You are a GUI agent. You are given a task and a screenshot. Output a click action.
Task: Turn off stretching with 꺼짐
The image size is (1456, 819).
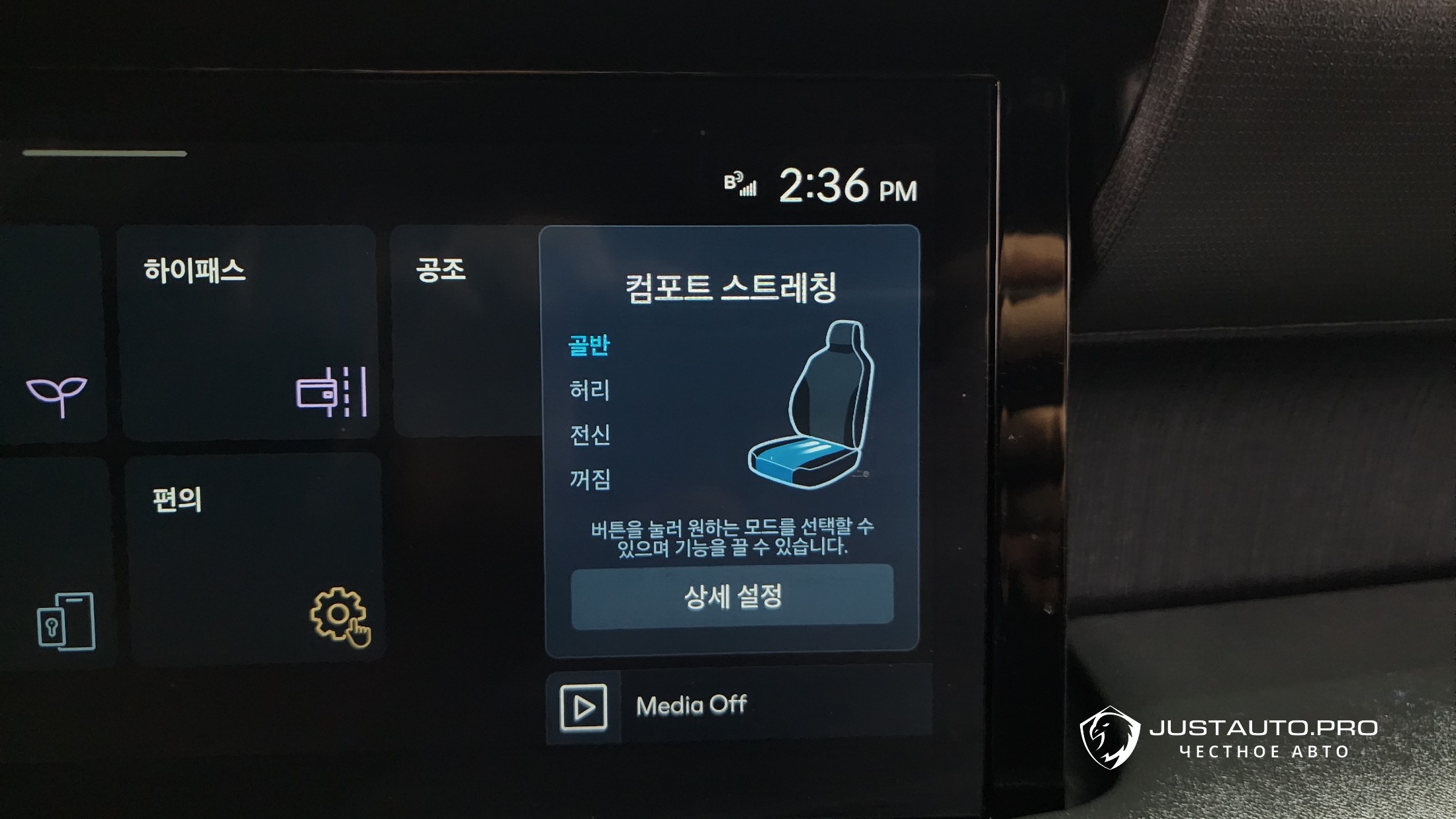point(590,479)
